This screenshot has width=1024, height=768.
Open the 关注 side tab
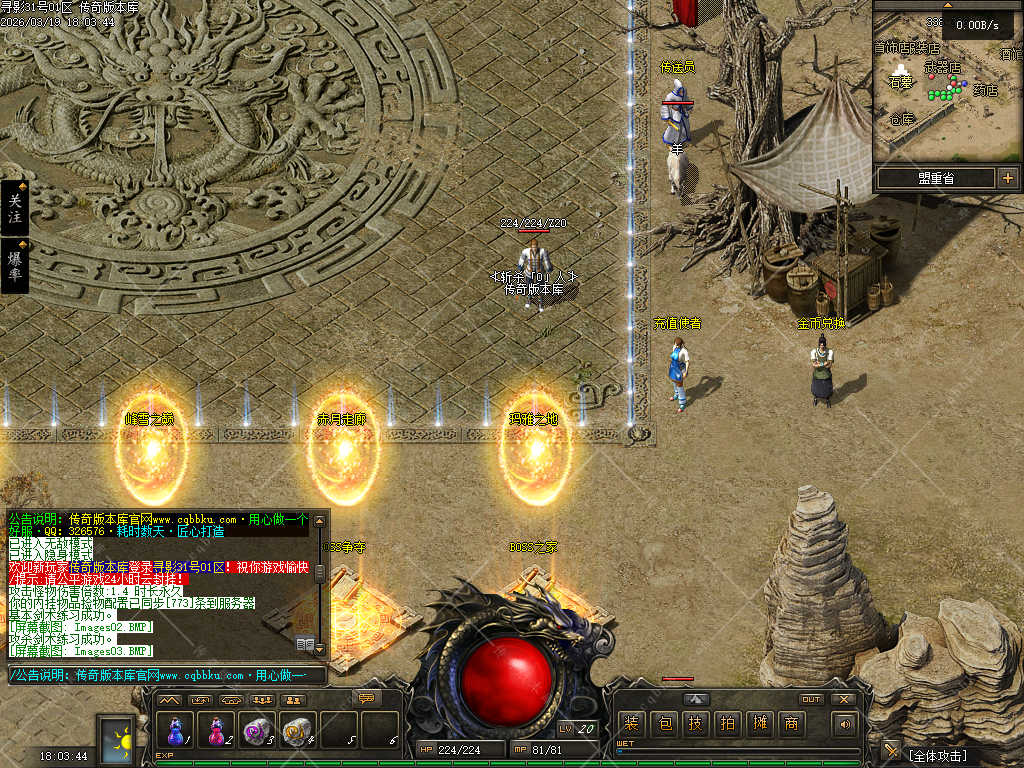coord(14,208)
